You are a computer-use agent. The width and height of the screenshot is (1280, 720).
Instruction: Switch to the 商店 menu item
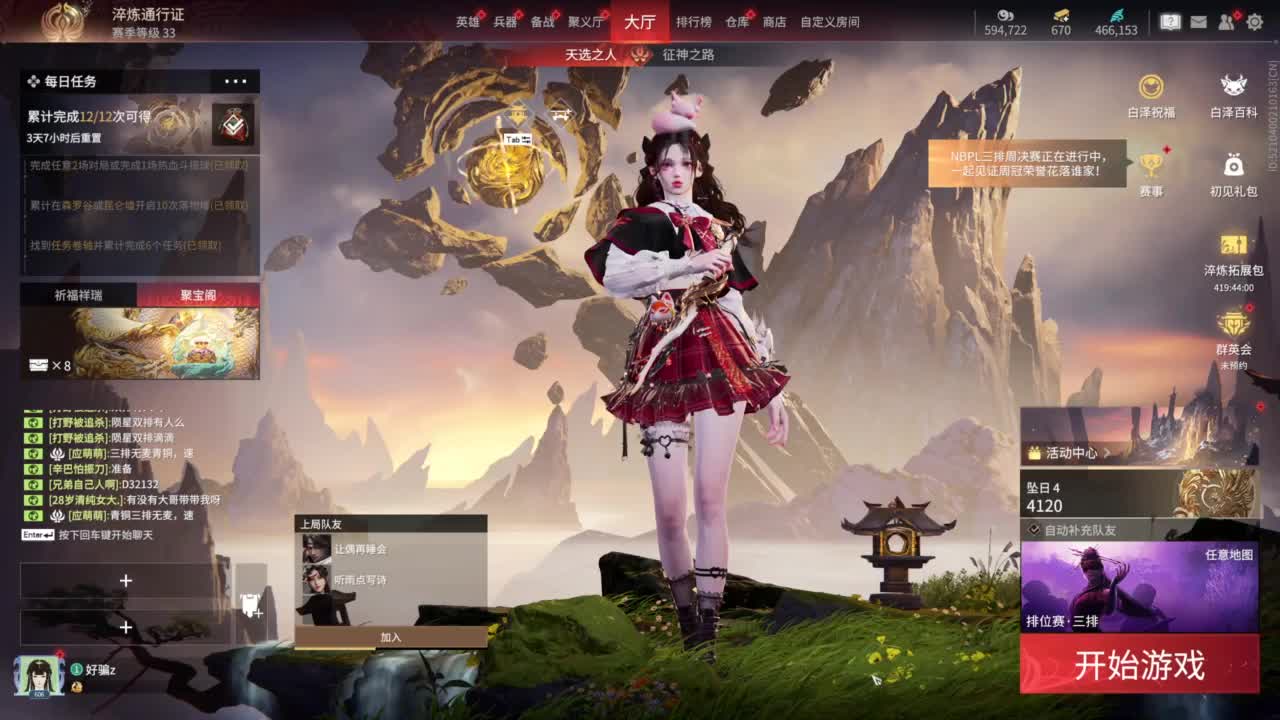[775, 20]
